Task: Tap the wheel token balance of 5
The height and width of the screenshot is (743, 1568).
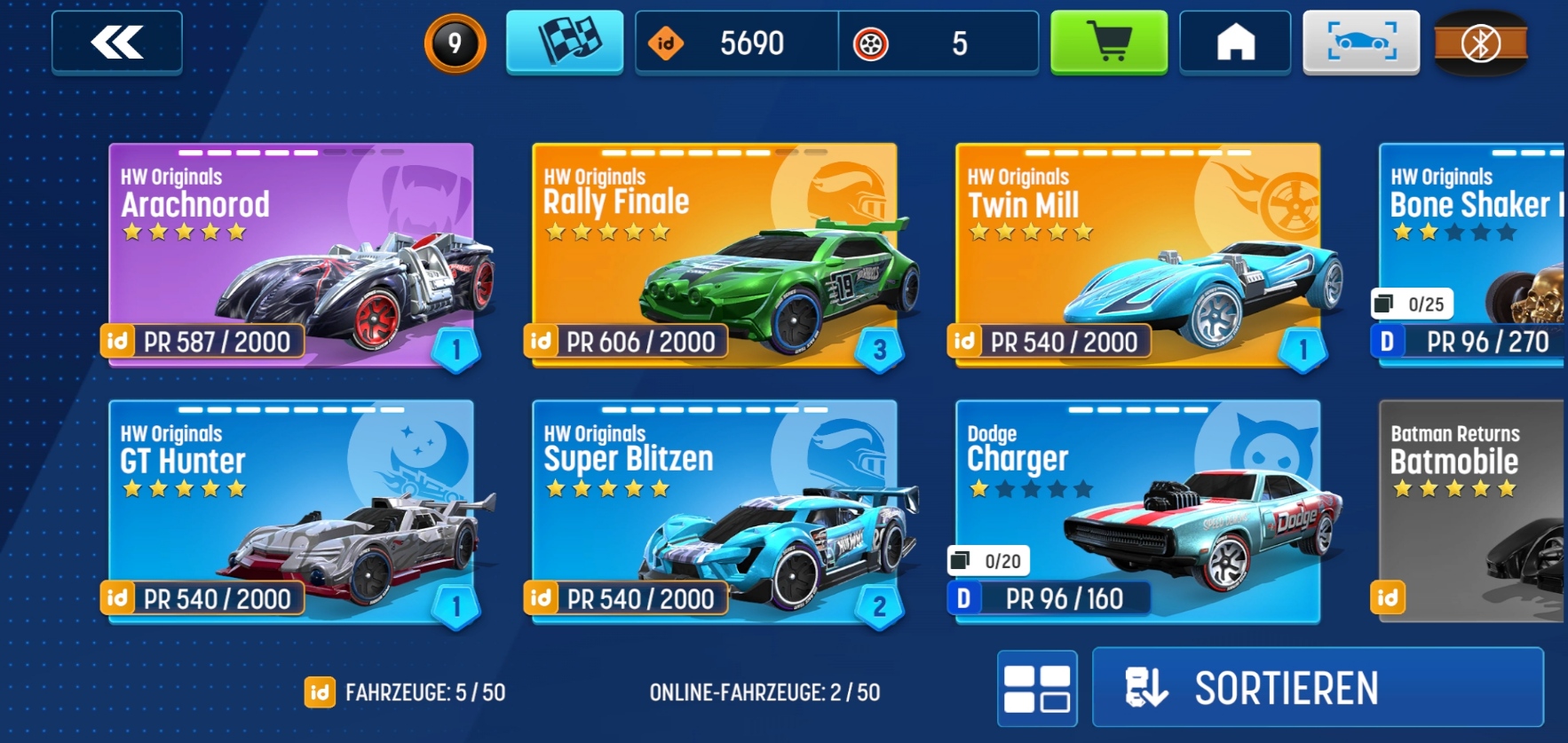Action: pyautogui.click(x=938, y=43)
